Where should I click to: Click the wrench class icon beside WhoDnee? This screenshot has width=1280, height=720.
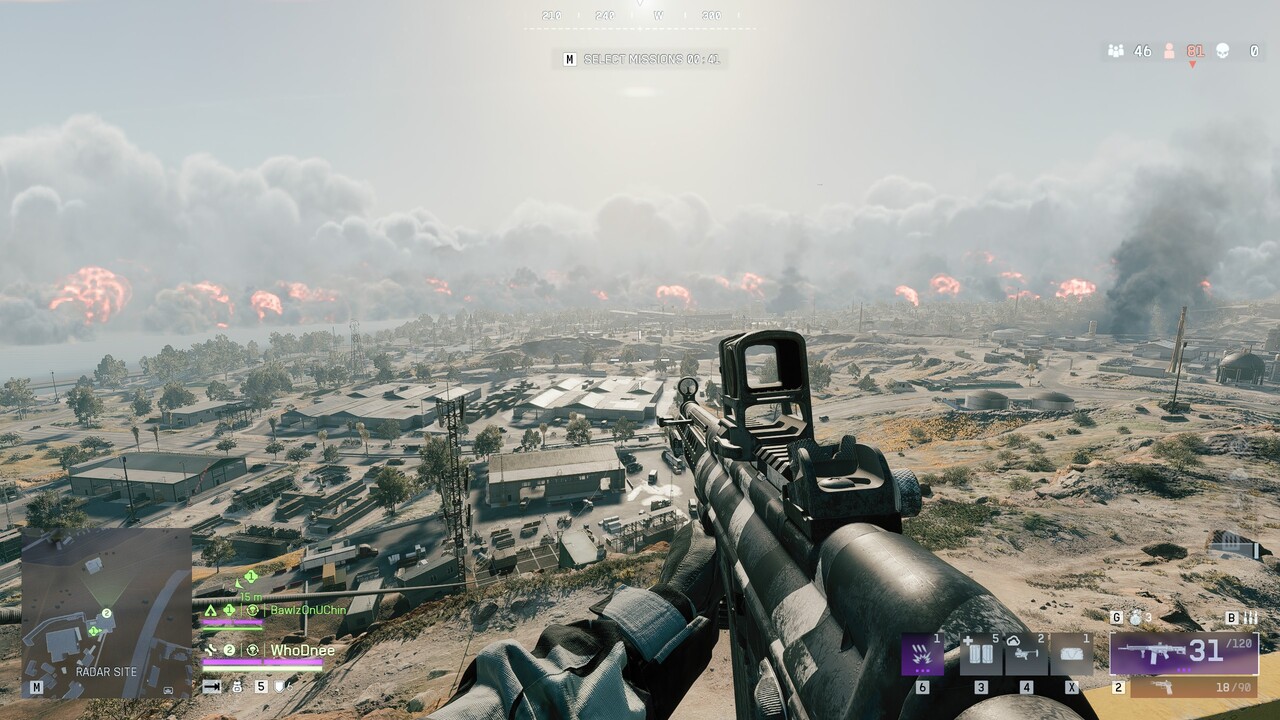click(x=212, y=649)
